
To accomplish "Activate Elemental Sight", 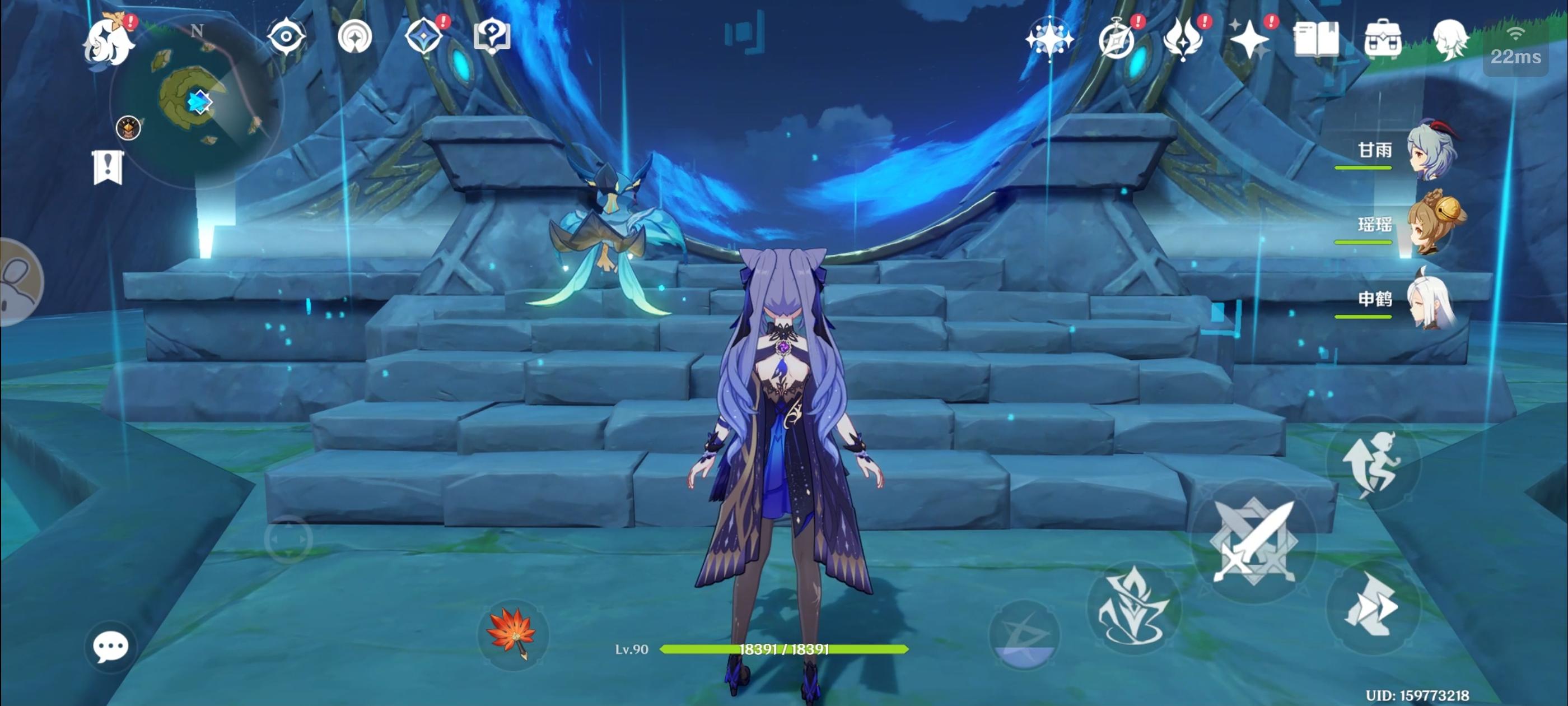I will tap(287, 38).
